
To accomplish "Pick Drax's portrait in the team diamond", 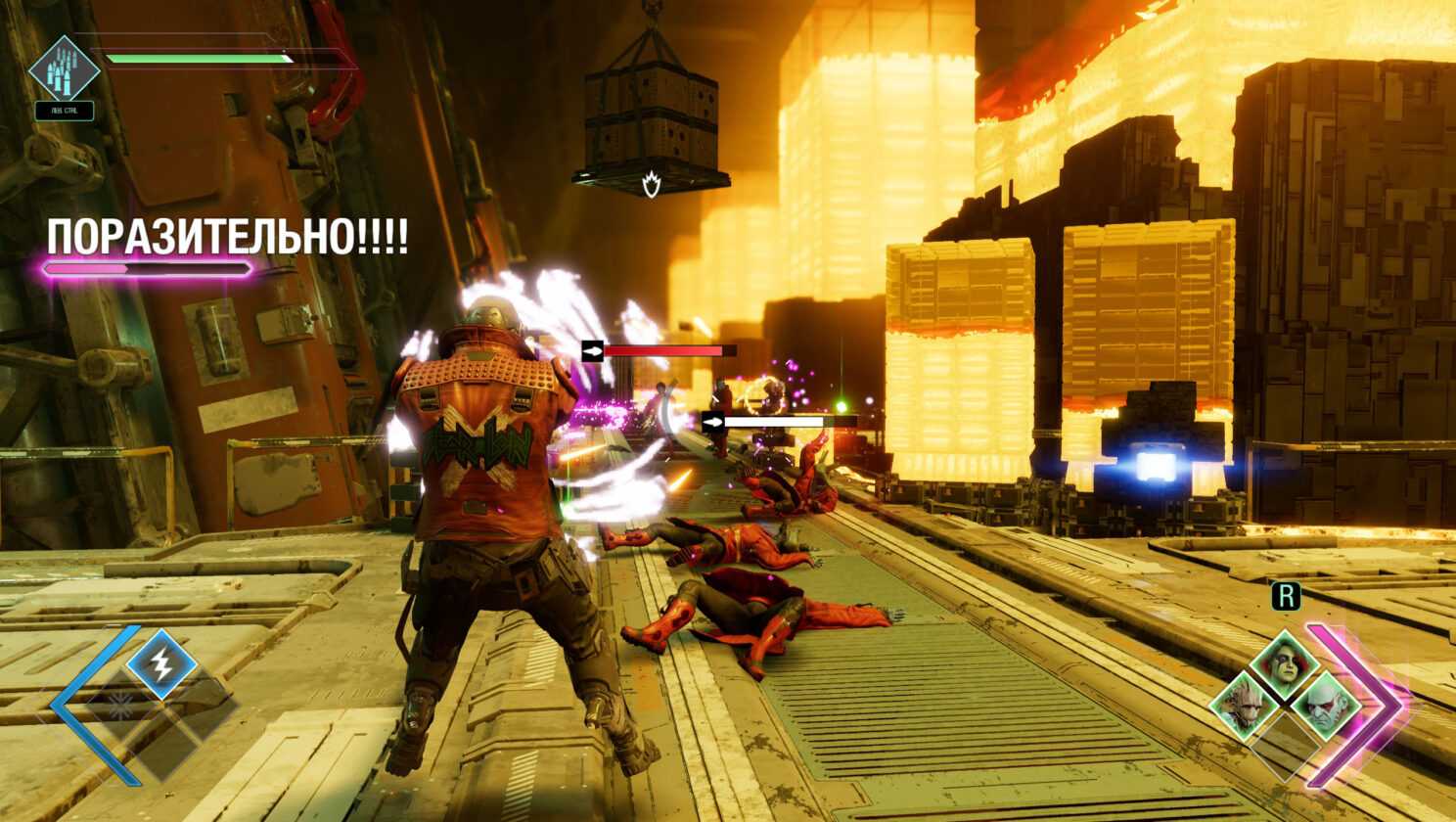I will [1325, 707].
